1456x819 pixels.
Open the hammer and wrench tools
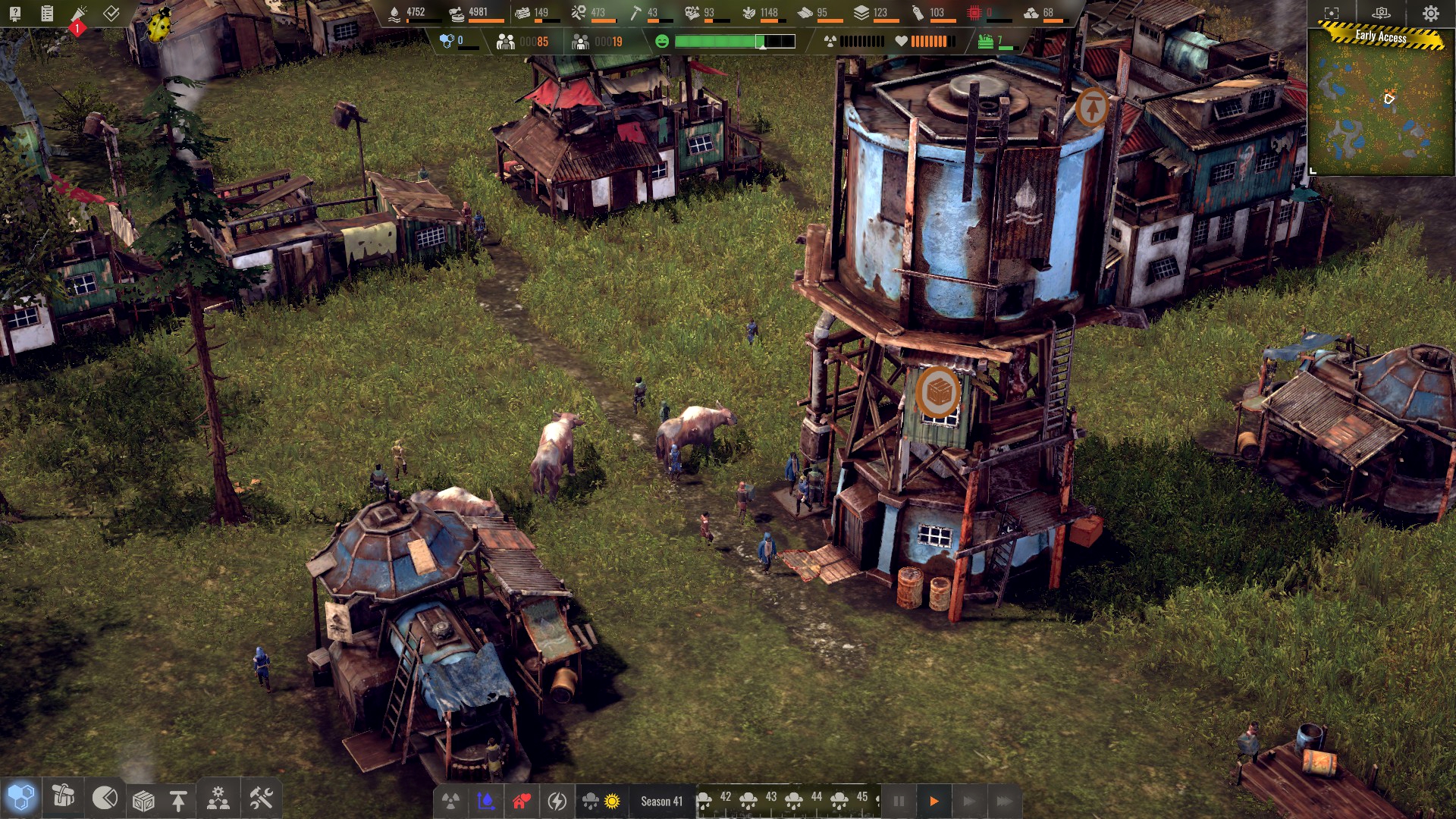tap(261, 798)
